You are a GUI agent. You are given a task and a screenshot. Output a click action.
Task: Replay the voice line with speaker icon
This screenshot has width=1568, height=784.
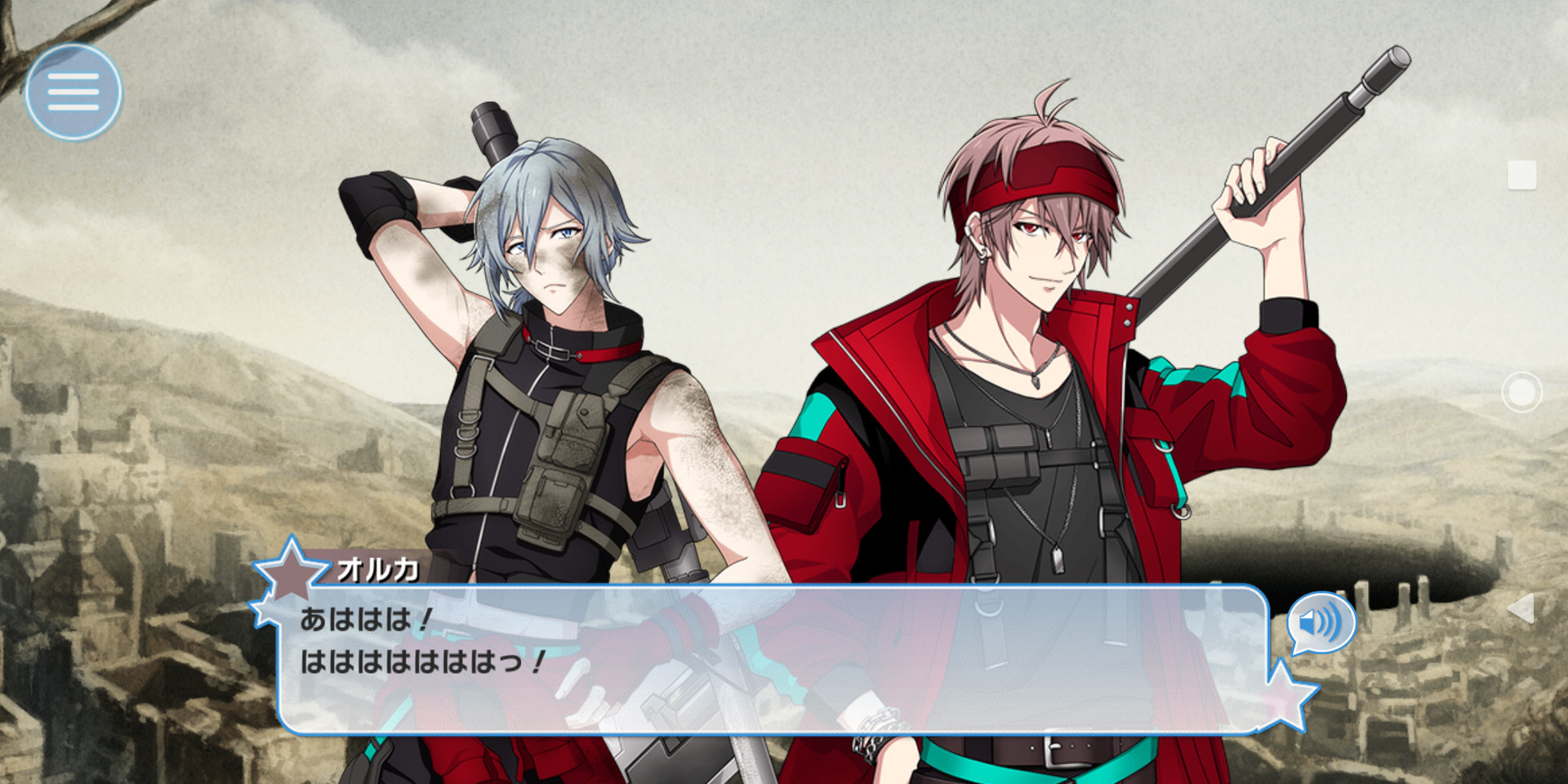1321,623
